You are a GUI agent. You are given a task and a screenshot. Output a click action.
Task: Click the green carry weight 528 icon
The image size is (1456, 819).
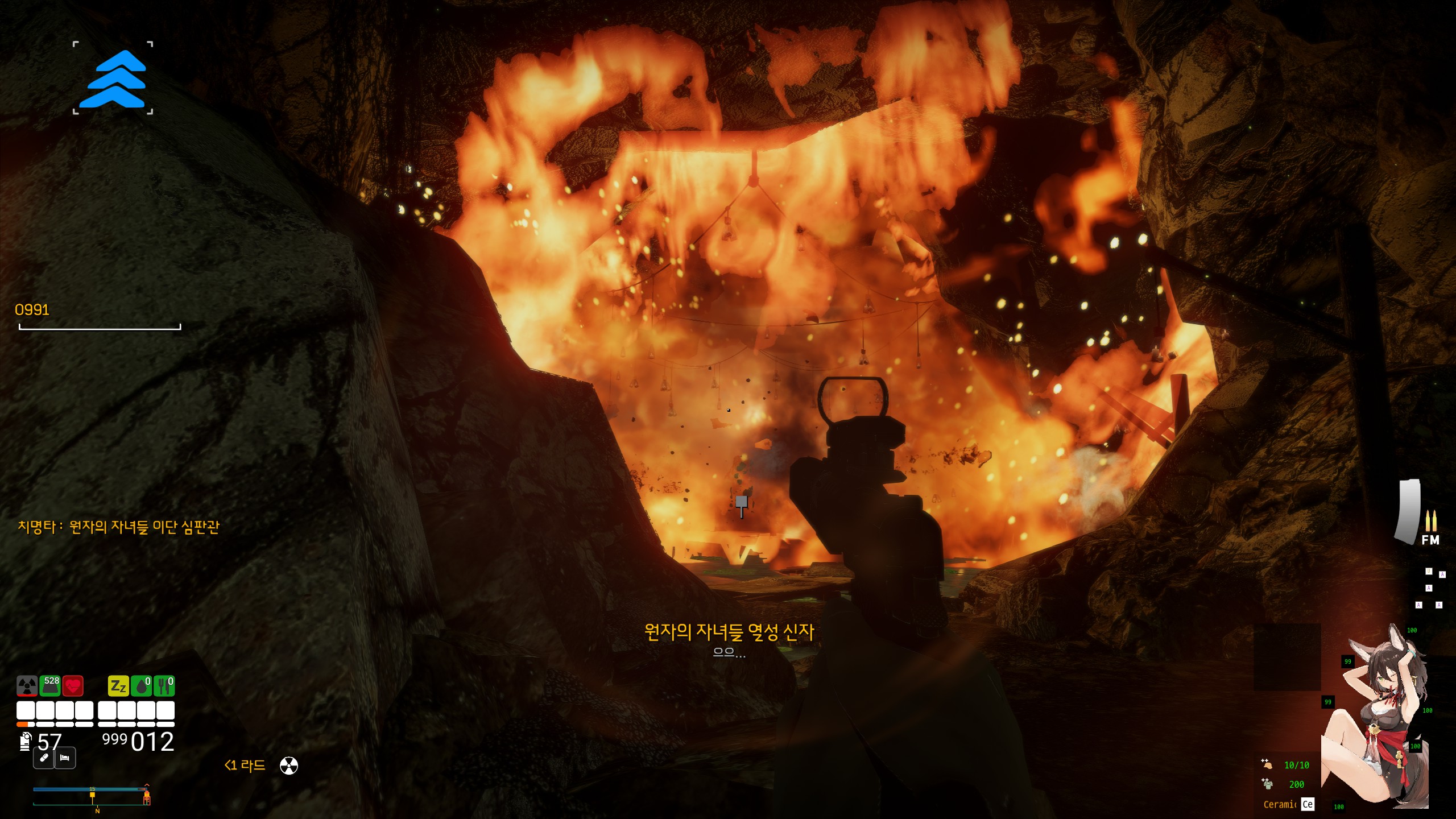coord(50,686)
